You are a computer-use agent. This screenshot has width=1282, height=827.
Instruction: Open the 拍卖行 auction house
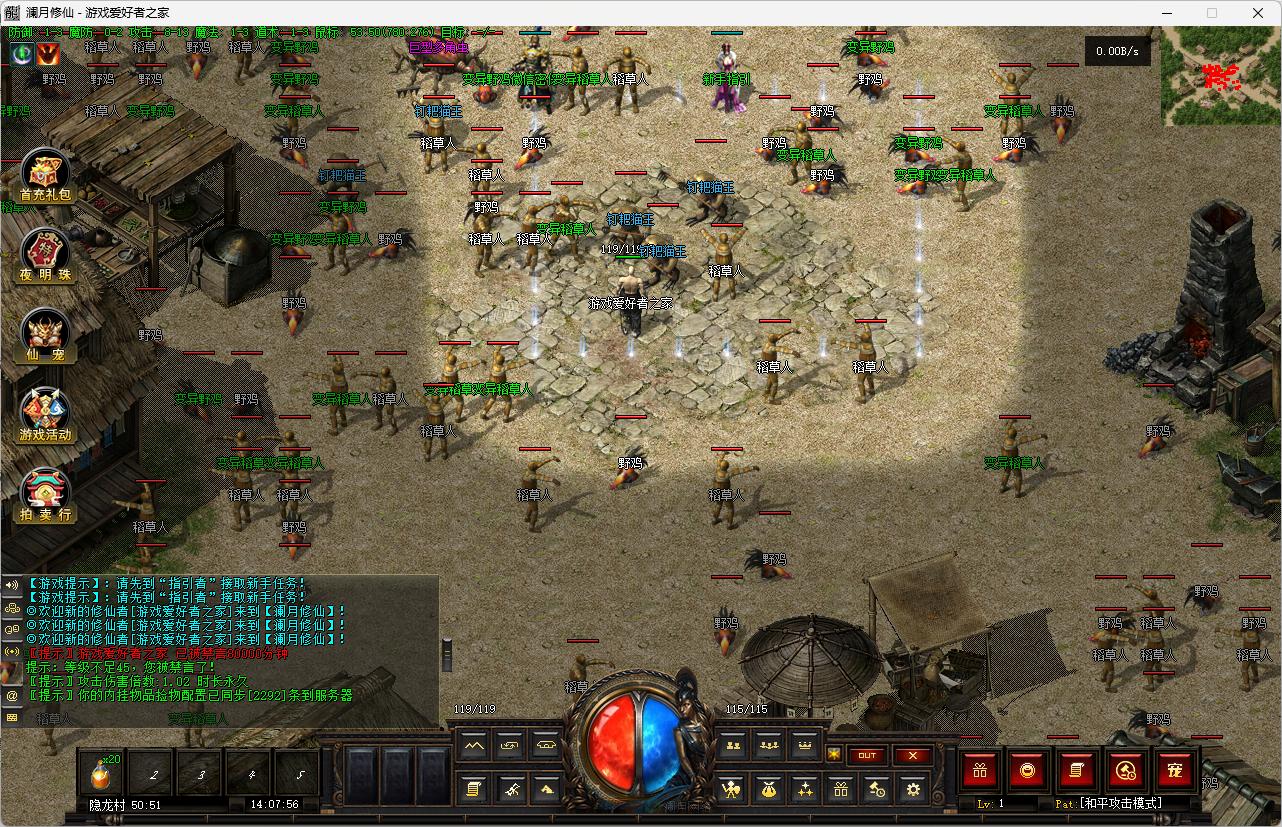45,495
